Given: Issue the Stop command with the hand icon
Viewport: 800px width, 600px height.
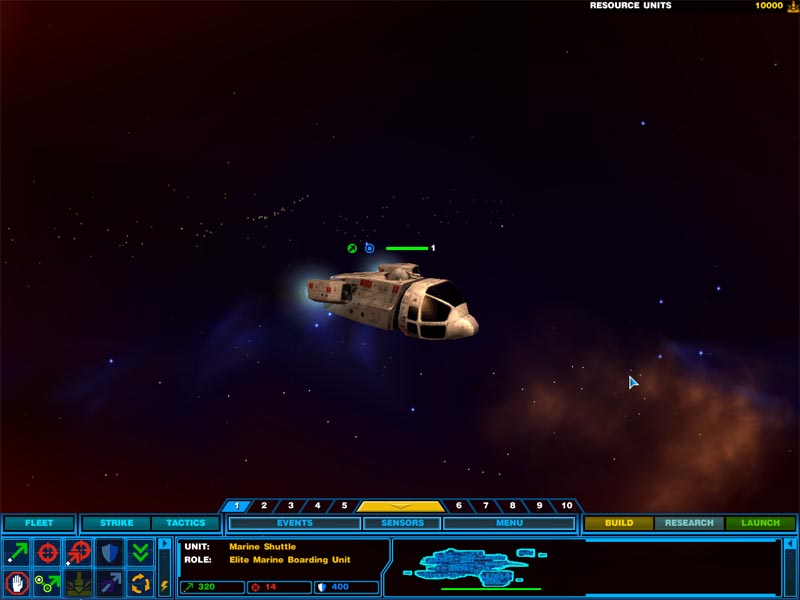Looking at the screenshot, I should (17, 582).
